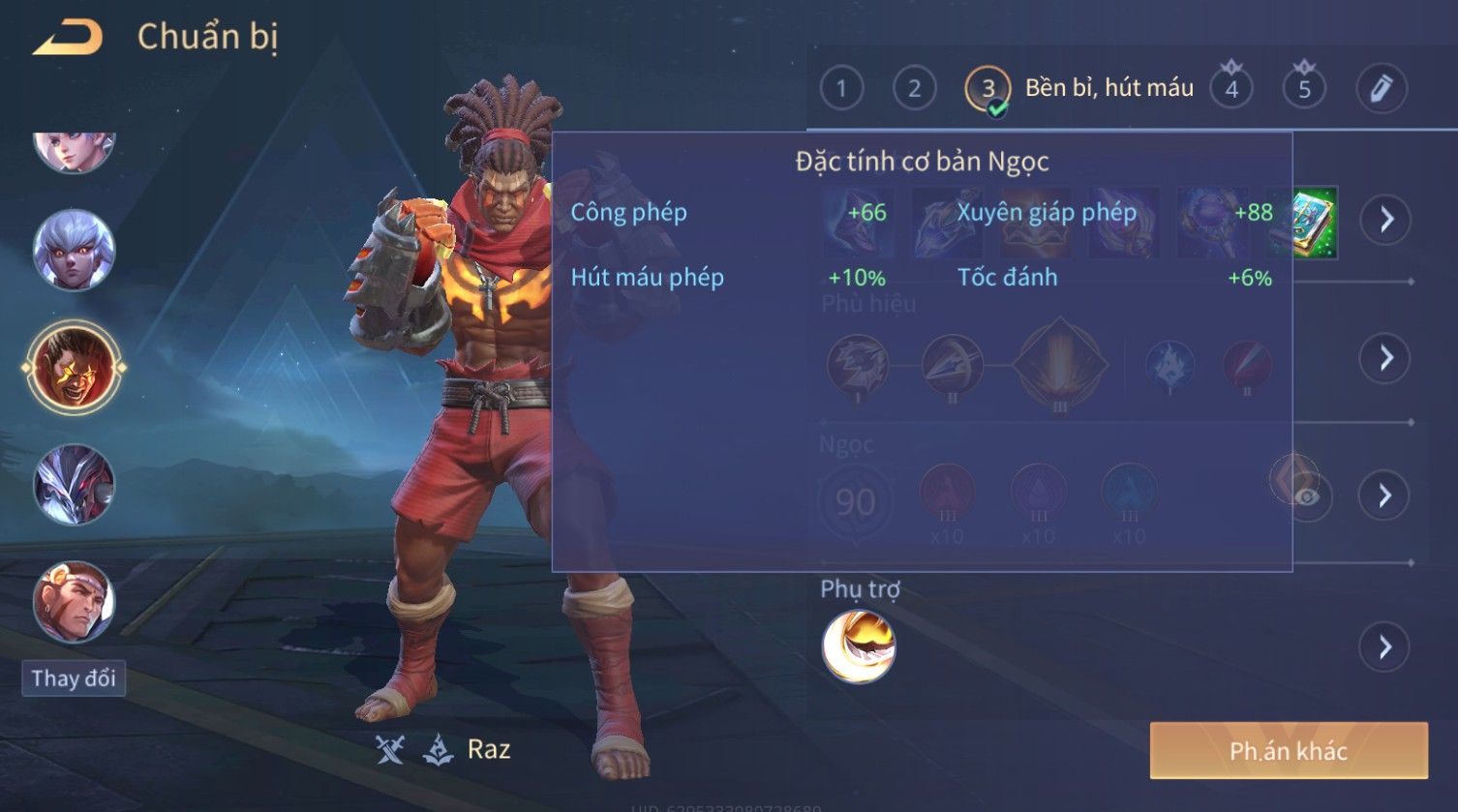Open the Phù hiệu details arrow
This screenshot has height=812, width=1458.
pyautogui.click(x=1385, y=358)
